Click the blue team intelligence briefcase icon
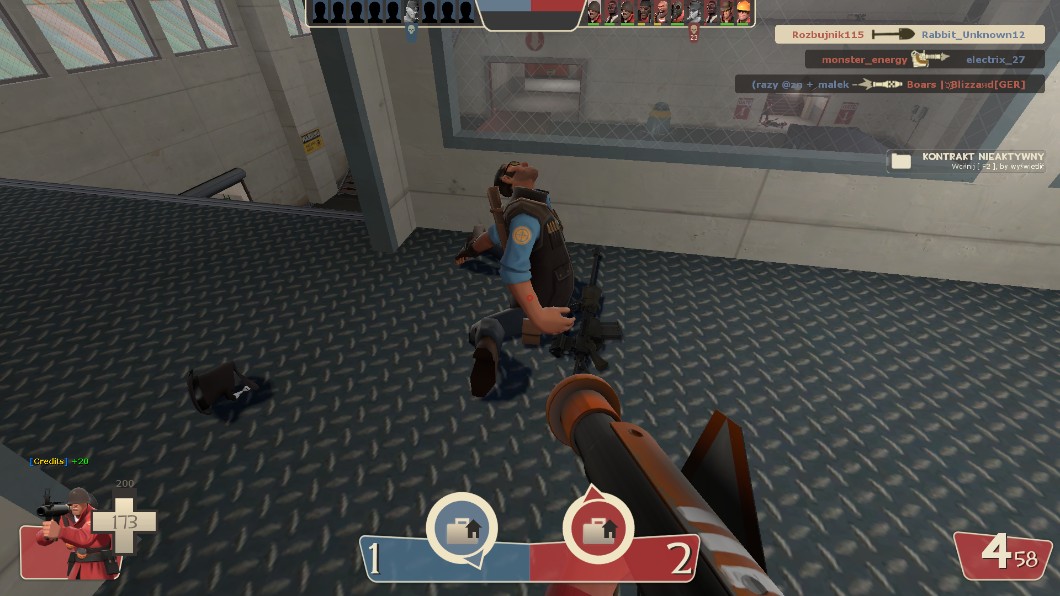 coord(461,529)
